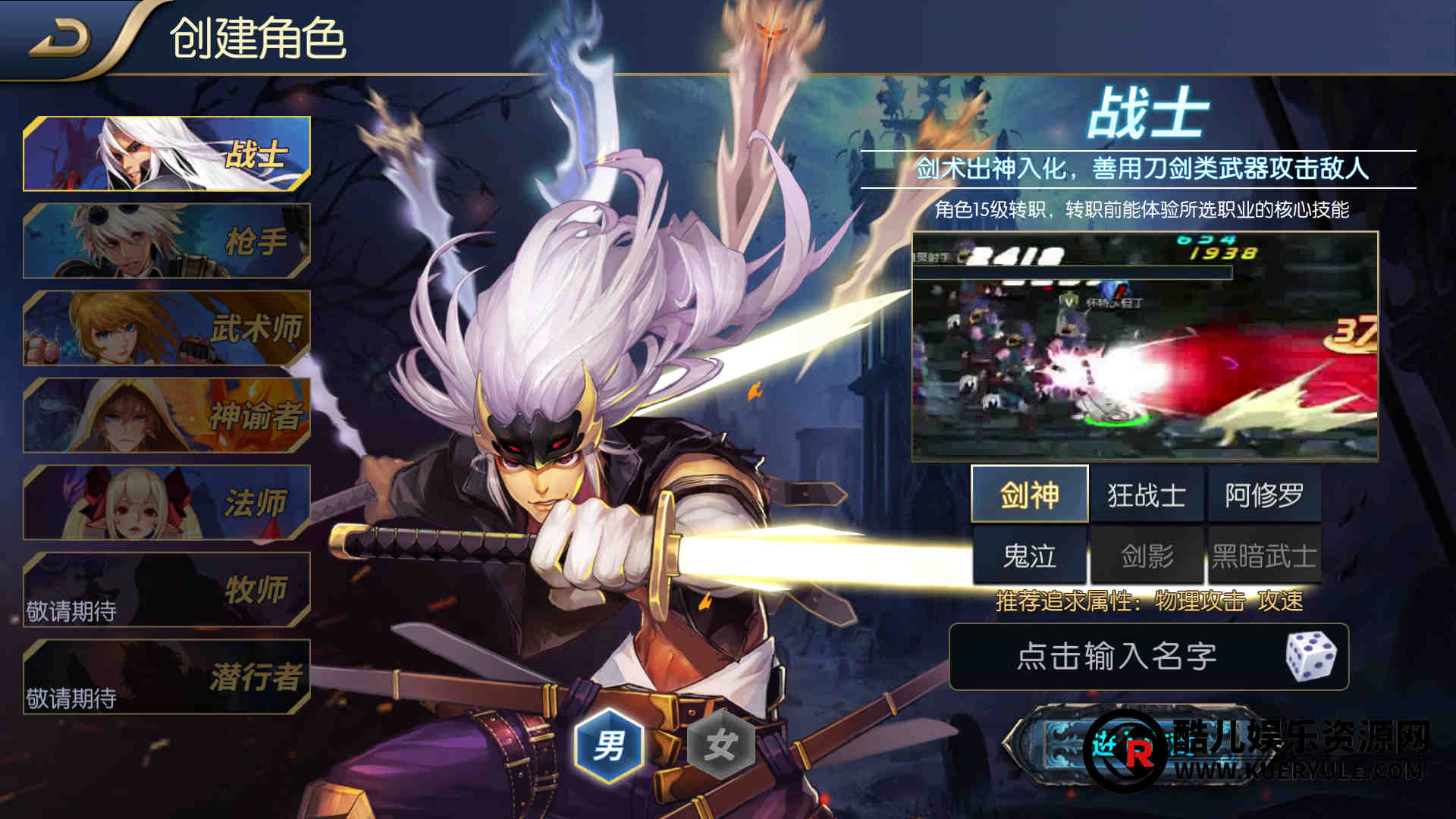
Task: Pick the 阿修罗 subclass
Action: pos(1263,495)
